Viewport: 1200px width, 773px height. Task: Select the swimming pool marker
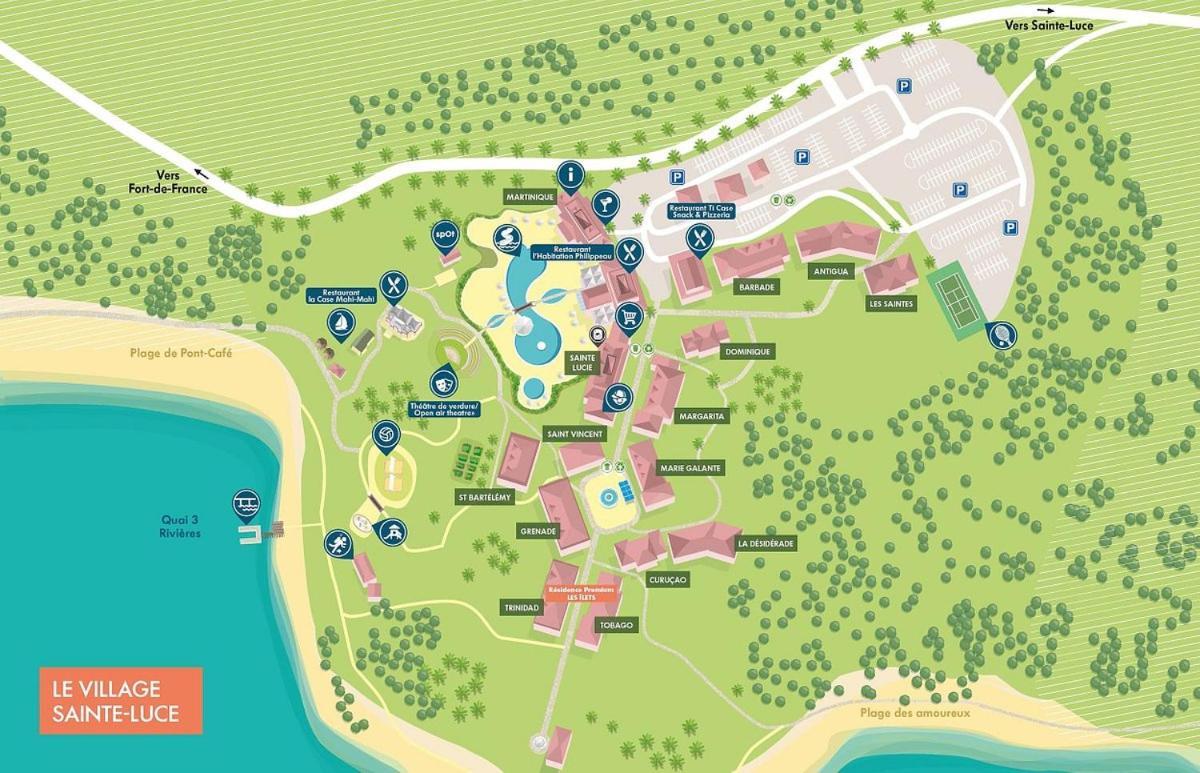(507, 239)
